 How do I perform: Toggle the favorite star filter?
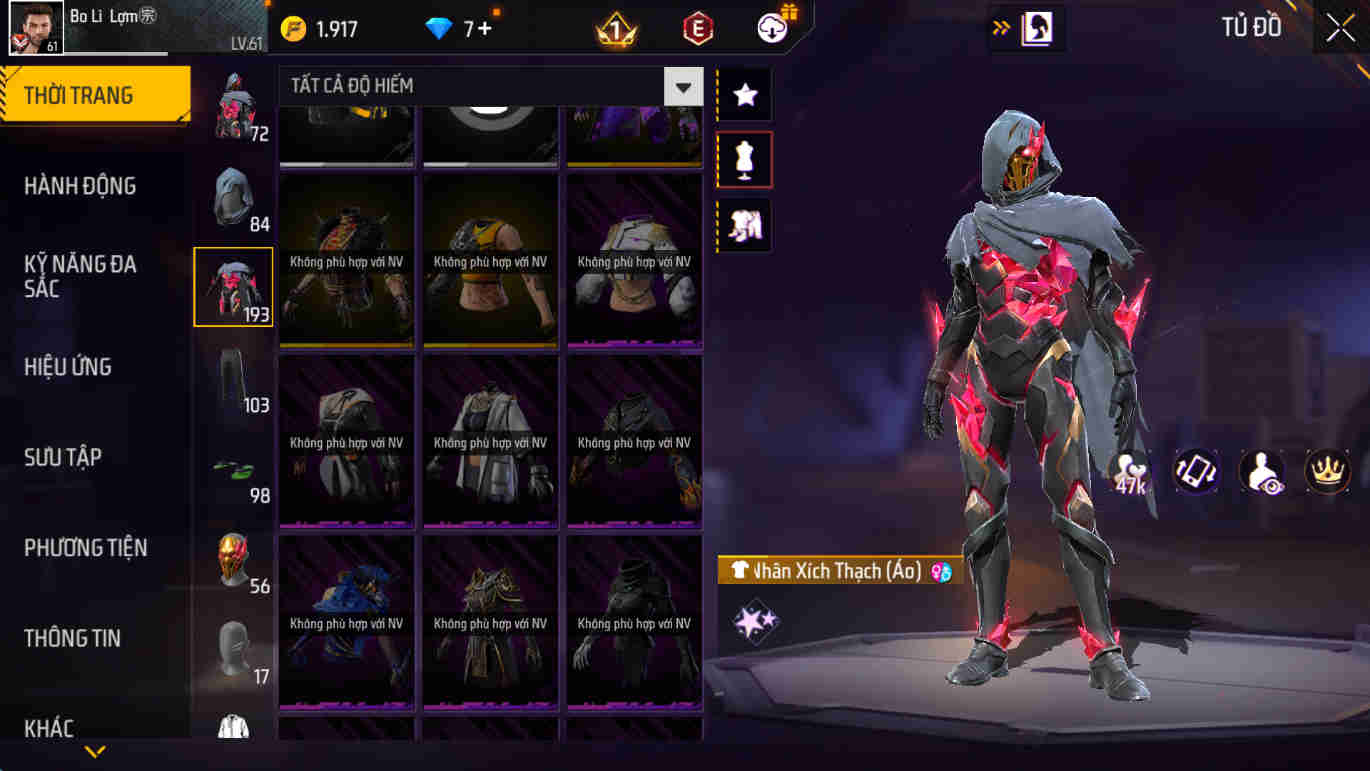[744, 95]
